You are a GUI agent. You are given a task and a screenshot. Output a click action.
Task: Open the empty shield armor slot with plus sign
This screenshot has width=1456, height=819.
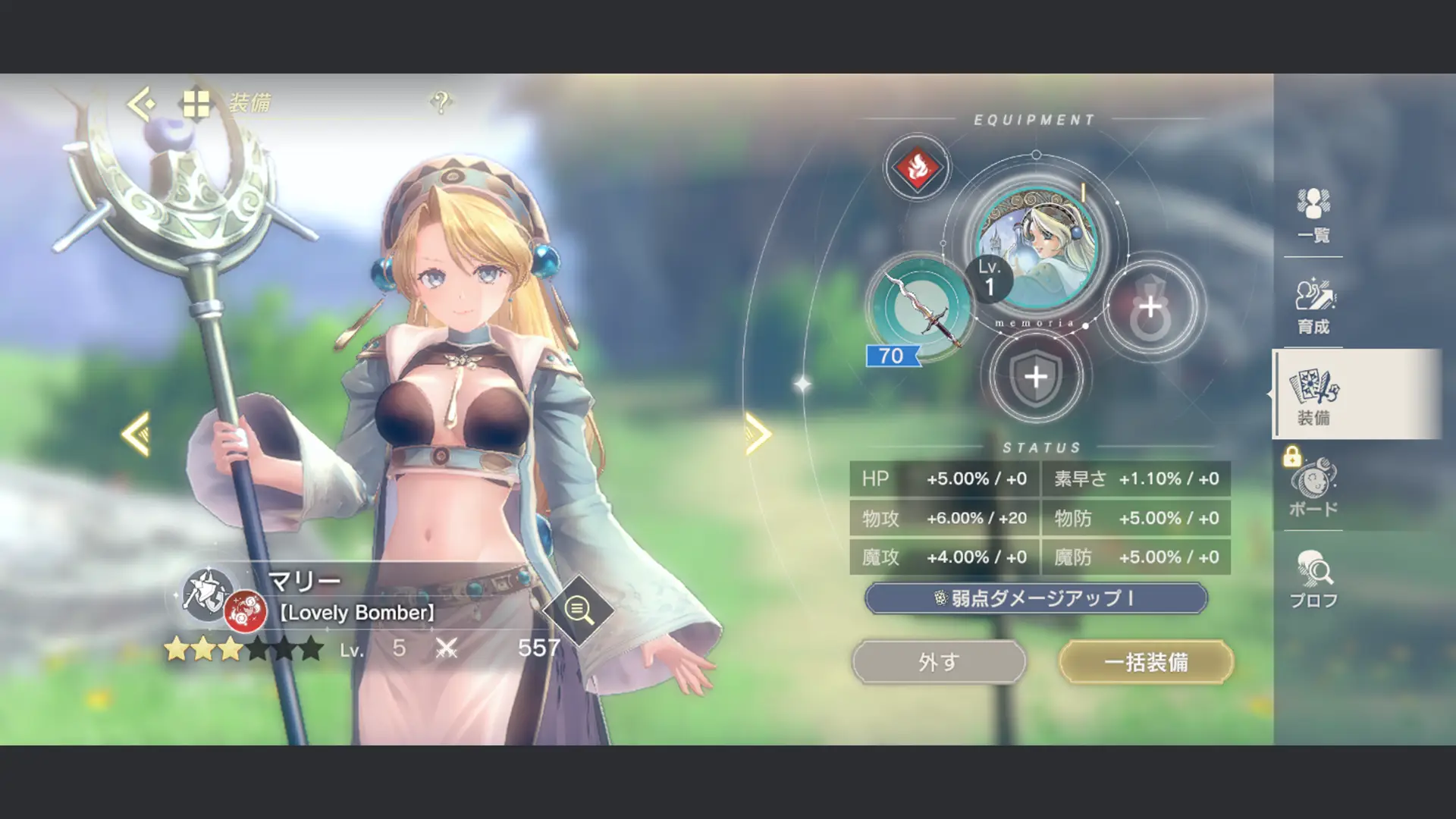(1036, 378)
